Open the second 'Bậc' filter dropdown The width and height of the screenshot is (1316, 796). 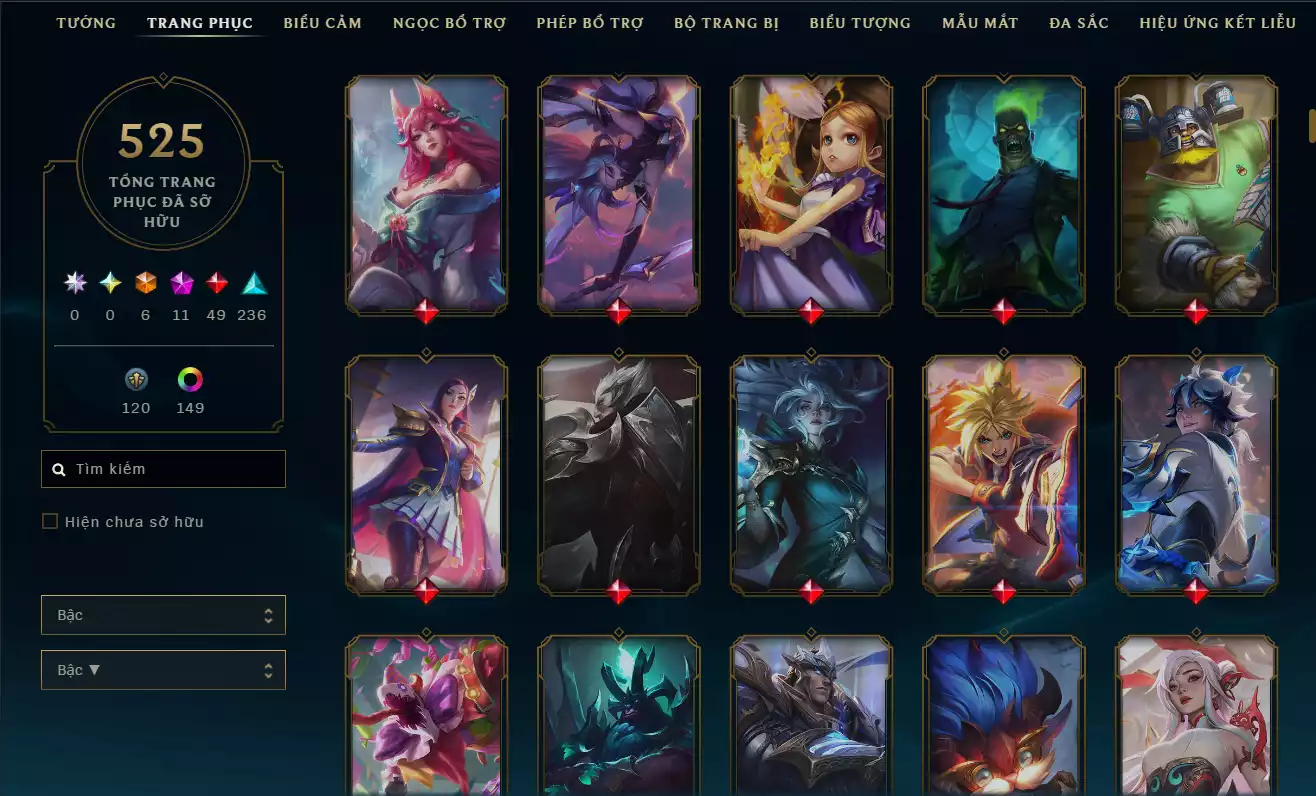[163, 669]
